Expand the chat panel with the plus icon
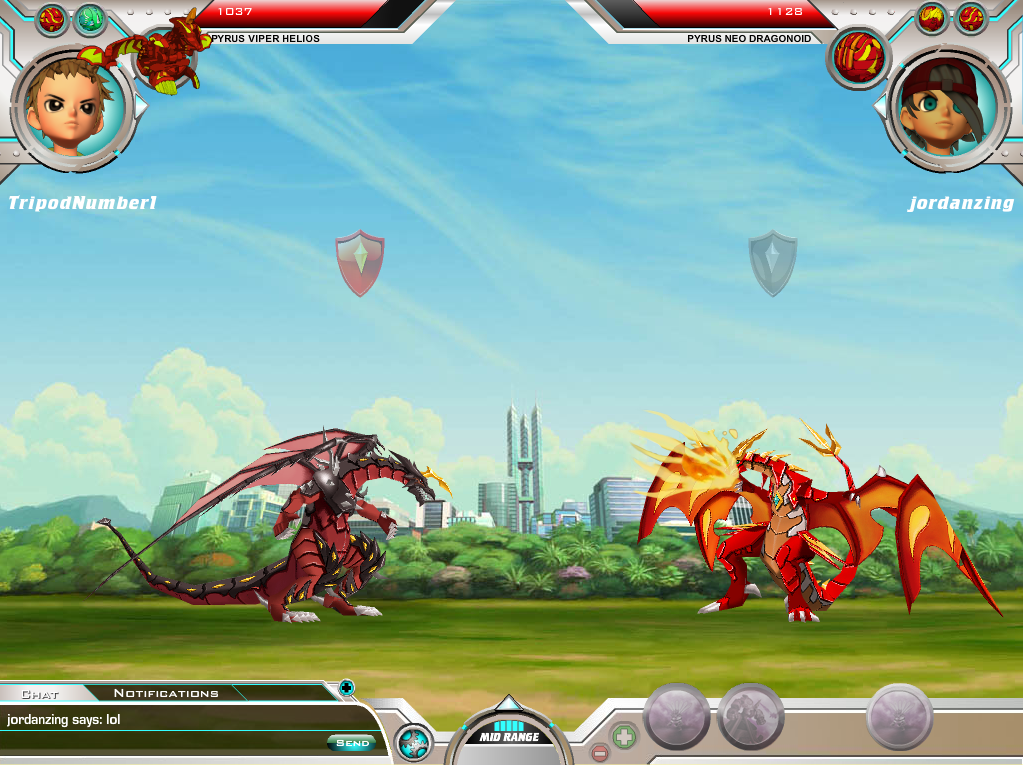Image resolution: width=1023 pixels, height=765 pixels. point(346,687)
